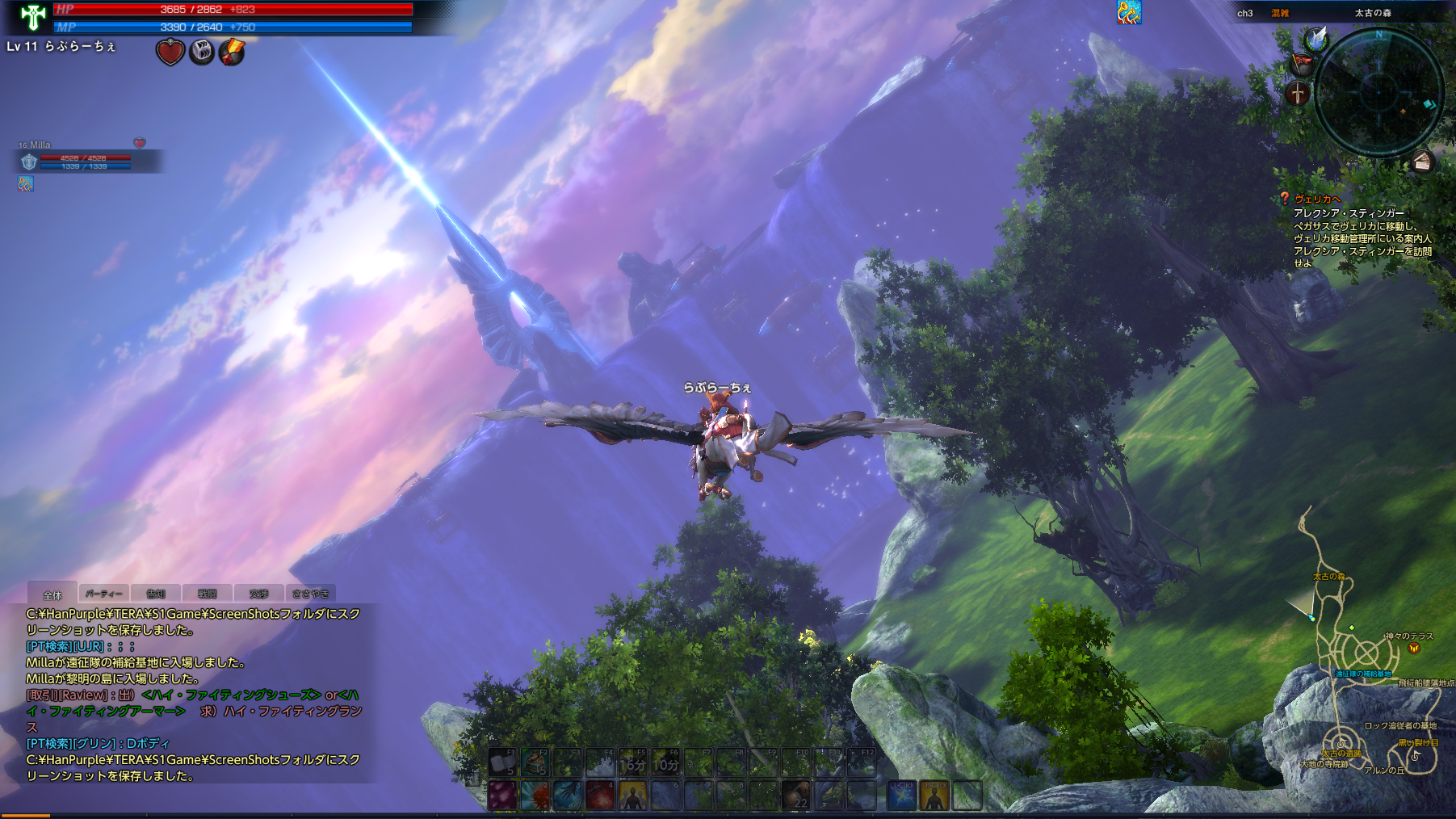Activate the red running figure skill
1456x819 pixels.
600,796
